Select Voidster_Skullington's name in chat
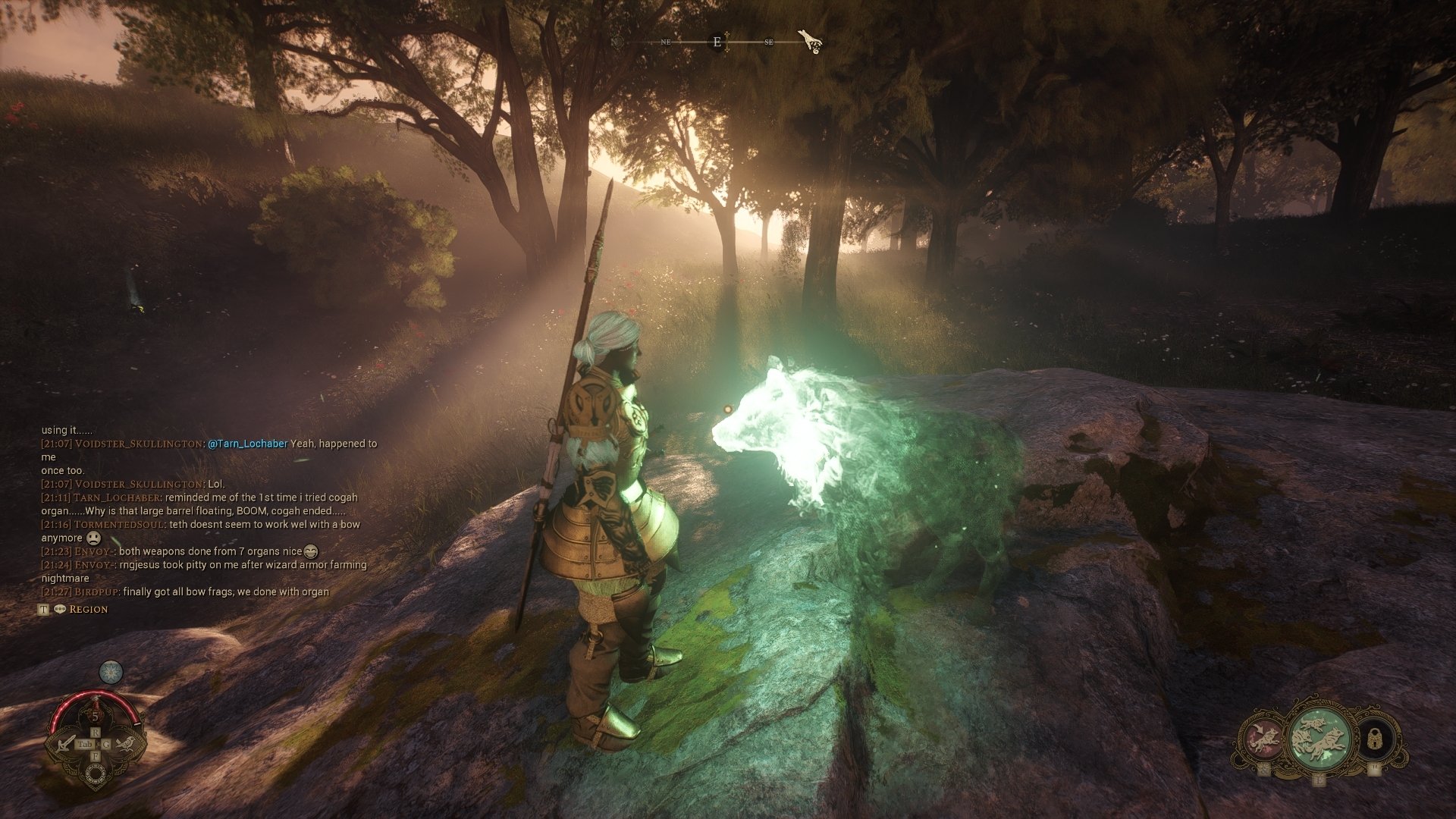This screenshot has height=819, width=1456. click(x=138, y=444)
